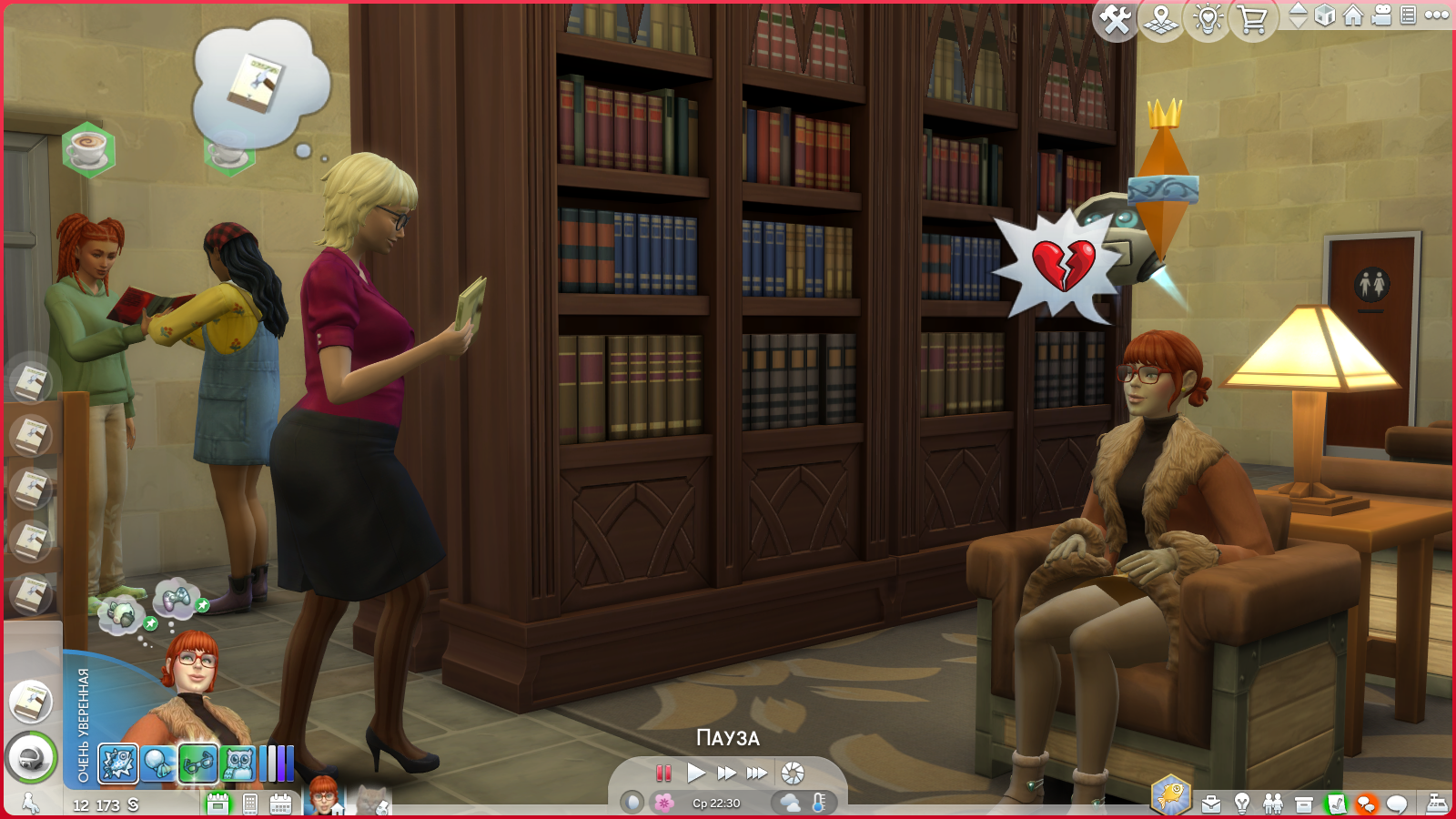
Task: Open the needs speech bubble panel
Action: pos(1397,804)
